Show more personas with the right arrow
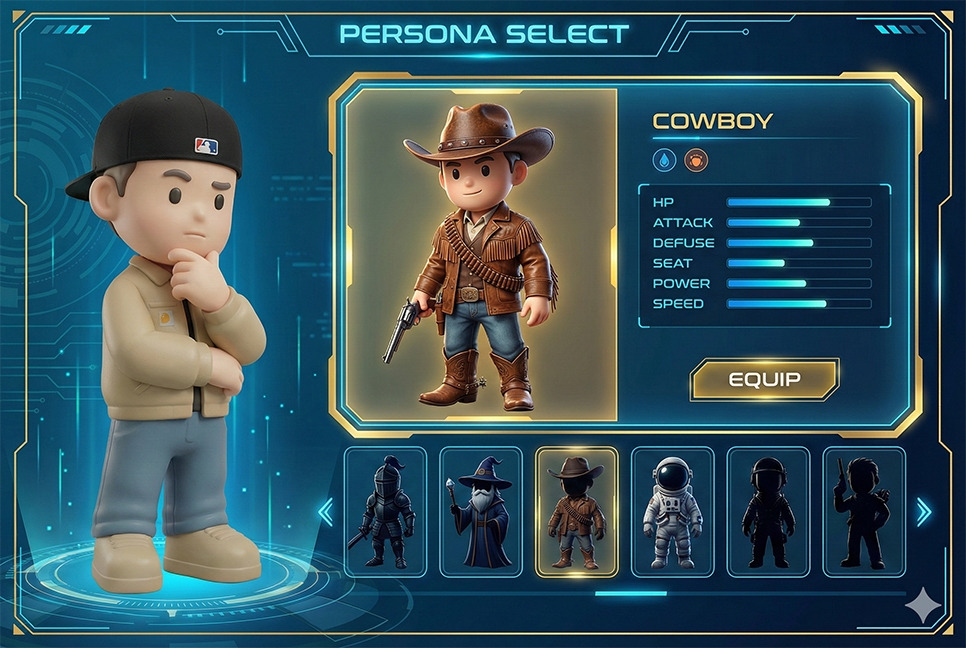The height and width of the screenshot is (648, 966). (923, 513)
